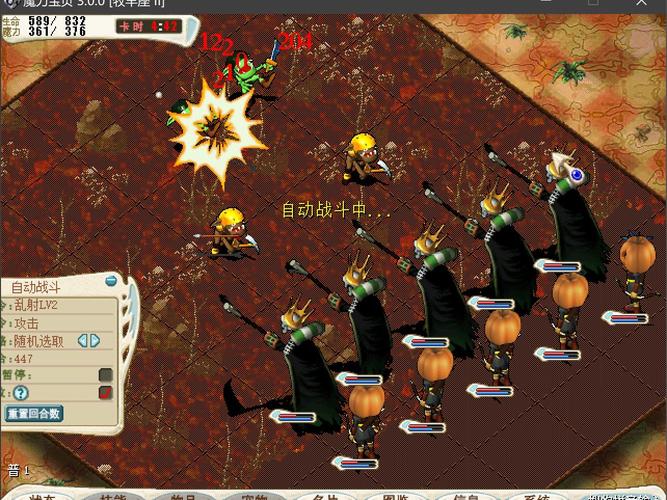Toggle the 暂停 pause checkbox
The height and width of the screenshot is (500, 667).
coord(105,375)
